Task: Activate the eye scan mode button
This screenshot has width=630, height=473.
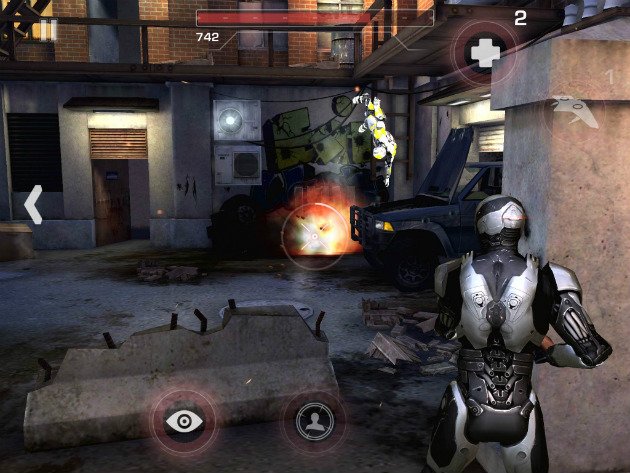Action: point(183,420)
